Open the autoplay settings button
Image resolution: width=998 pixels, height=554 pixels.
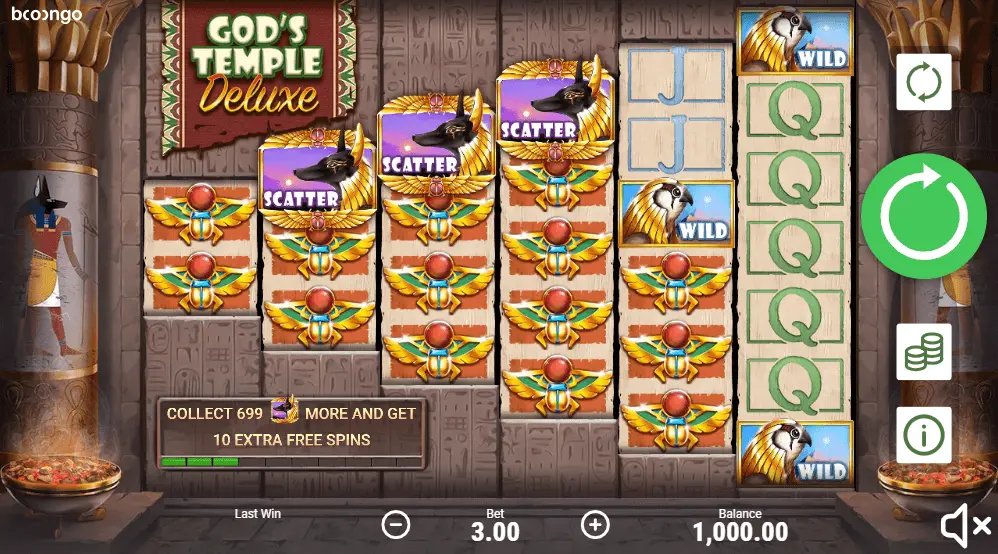coord(923,83)
